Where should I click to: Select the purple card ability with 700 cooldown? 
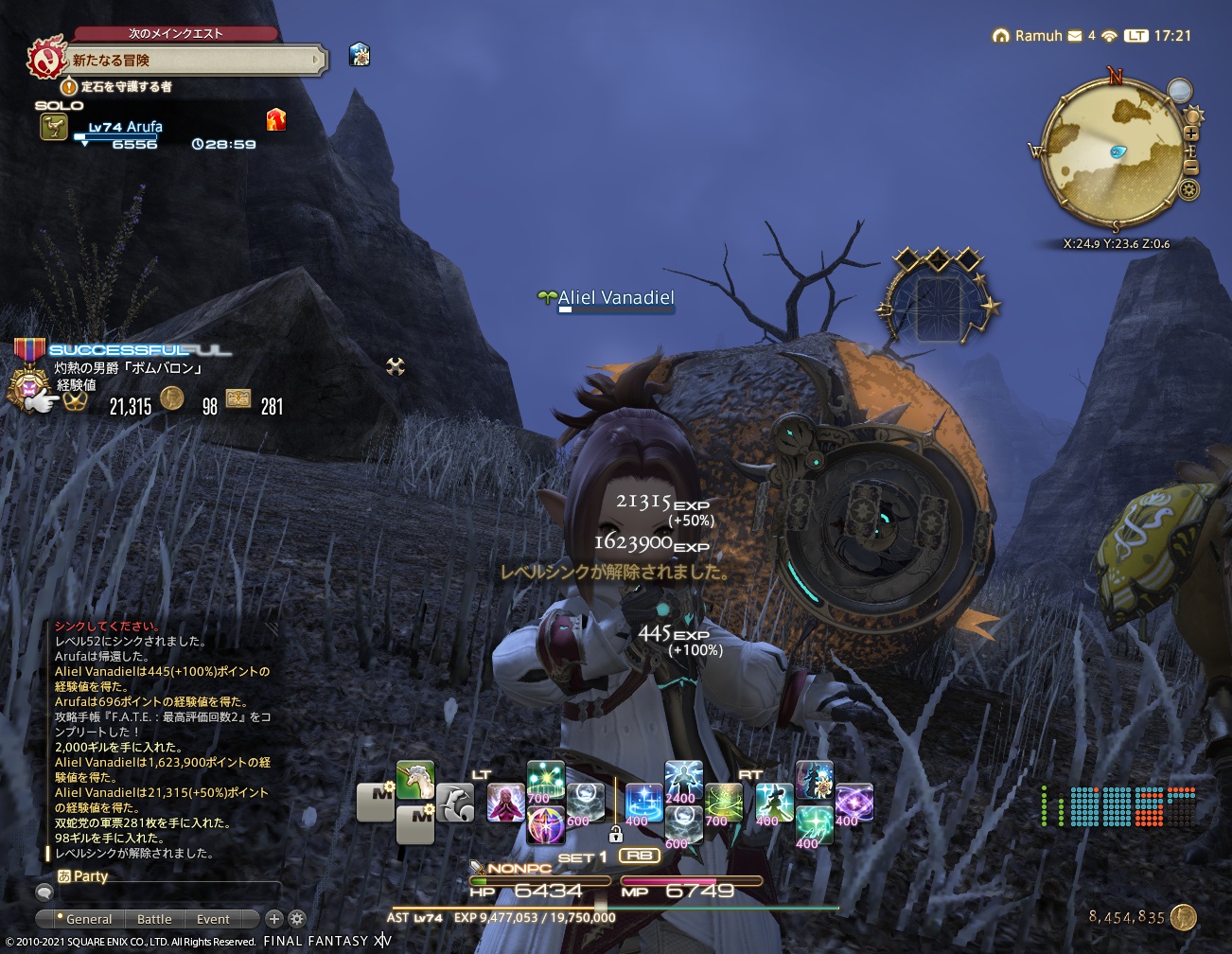tap(547, 823)
